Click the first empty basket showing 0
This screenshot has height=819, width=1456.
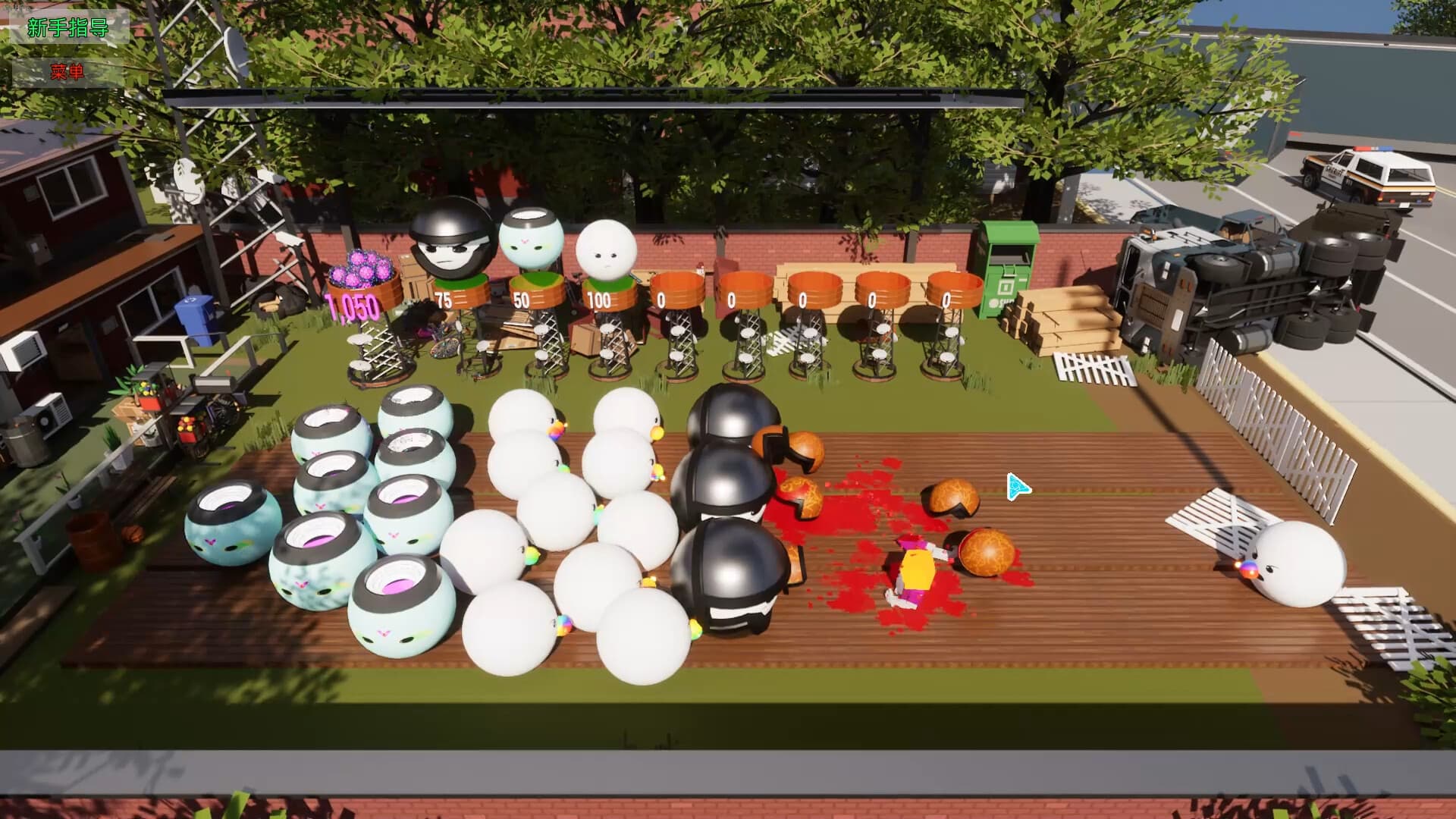pyautogui.click(x=677, y=288)
